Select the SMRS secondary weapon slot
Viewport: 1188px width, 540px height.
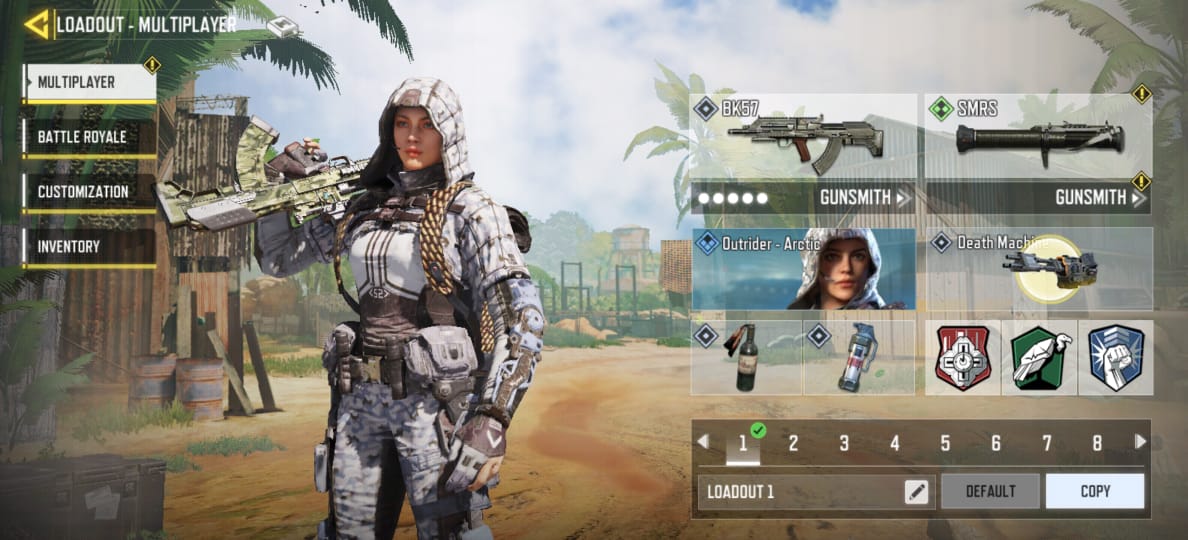point(1038,137)
